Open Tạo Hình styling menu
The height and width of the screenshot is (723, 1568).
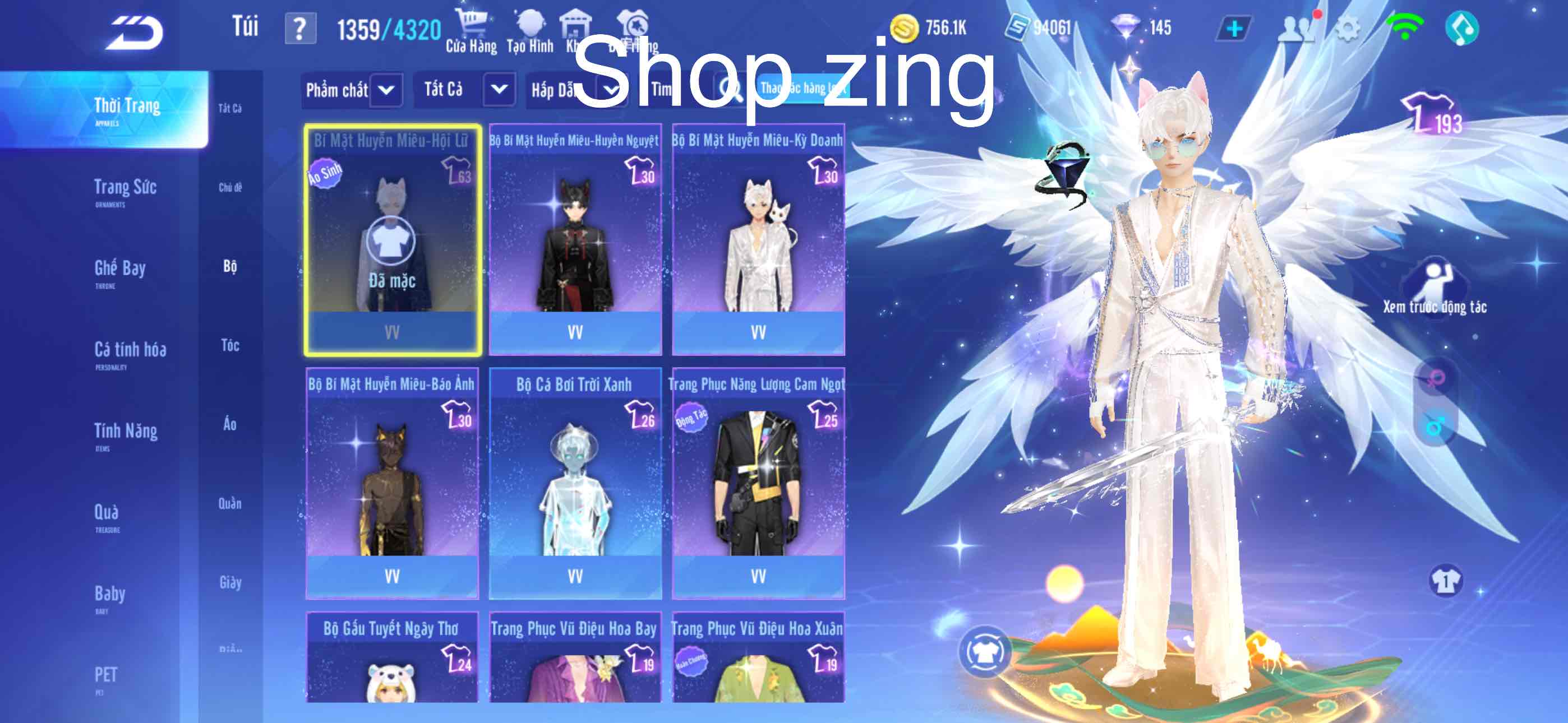coord(529,31)
